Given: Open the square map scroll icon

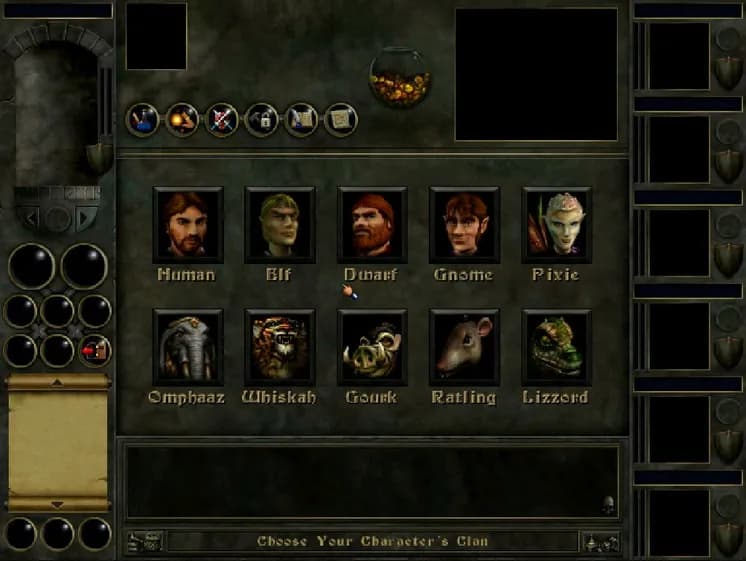Looking at the screenshot, I should (341, 120).
